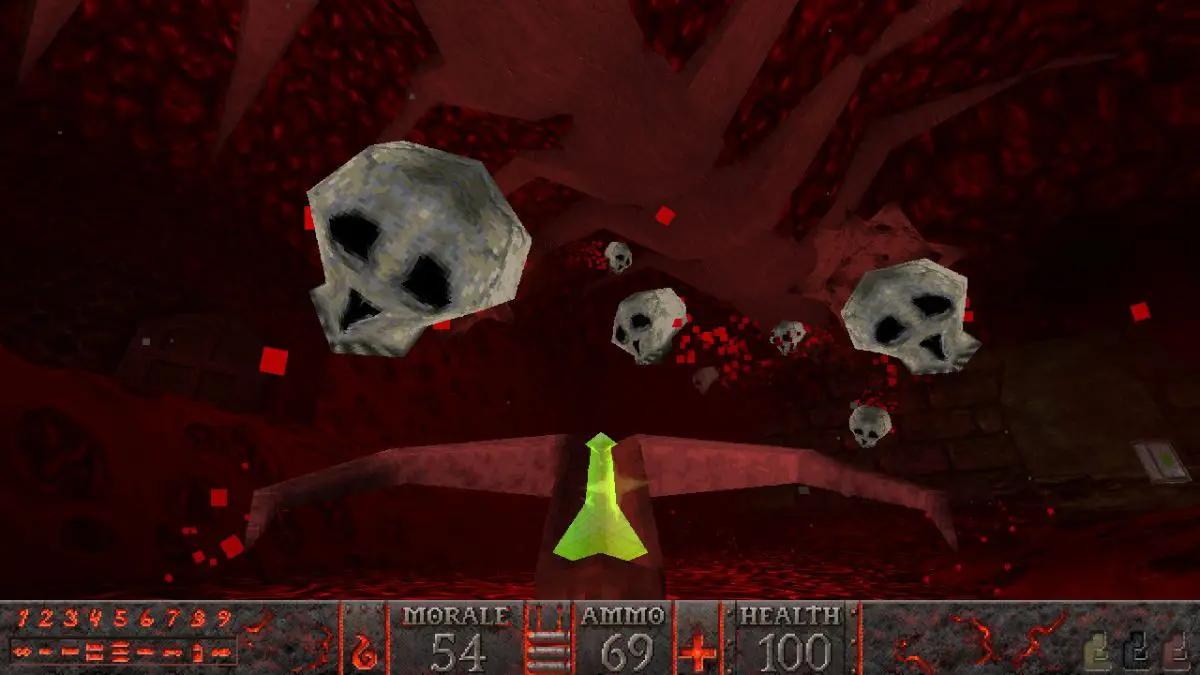Select weapon slot number 9
Image resolution: width=1200 pixels, height=675 pixels.
point(223,619)
